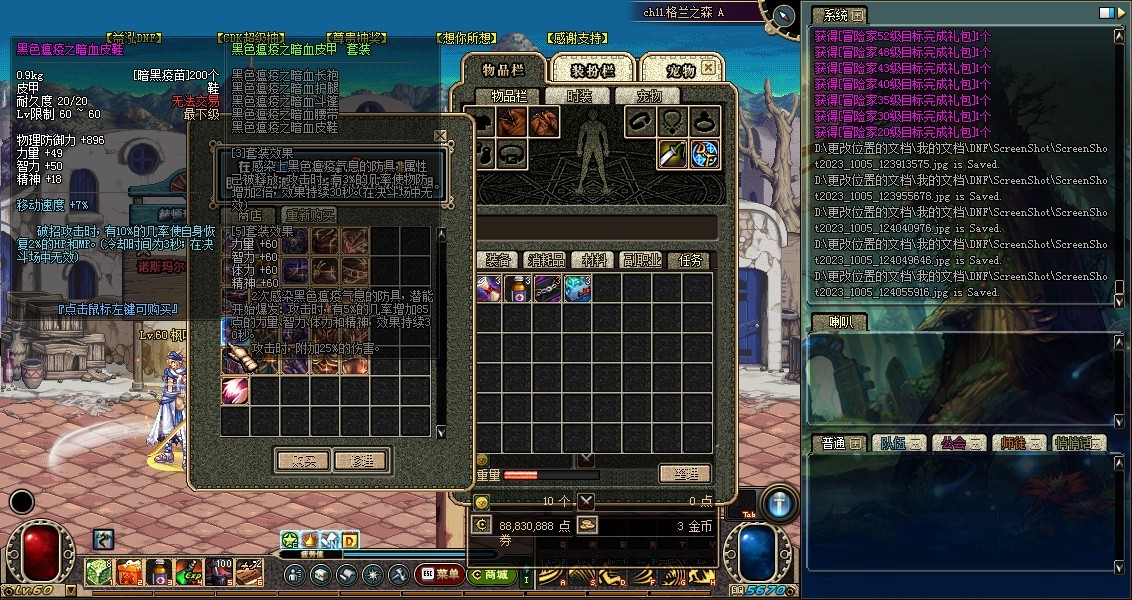
Task: Select the equipped sword weapon slot
Action: 671,154
